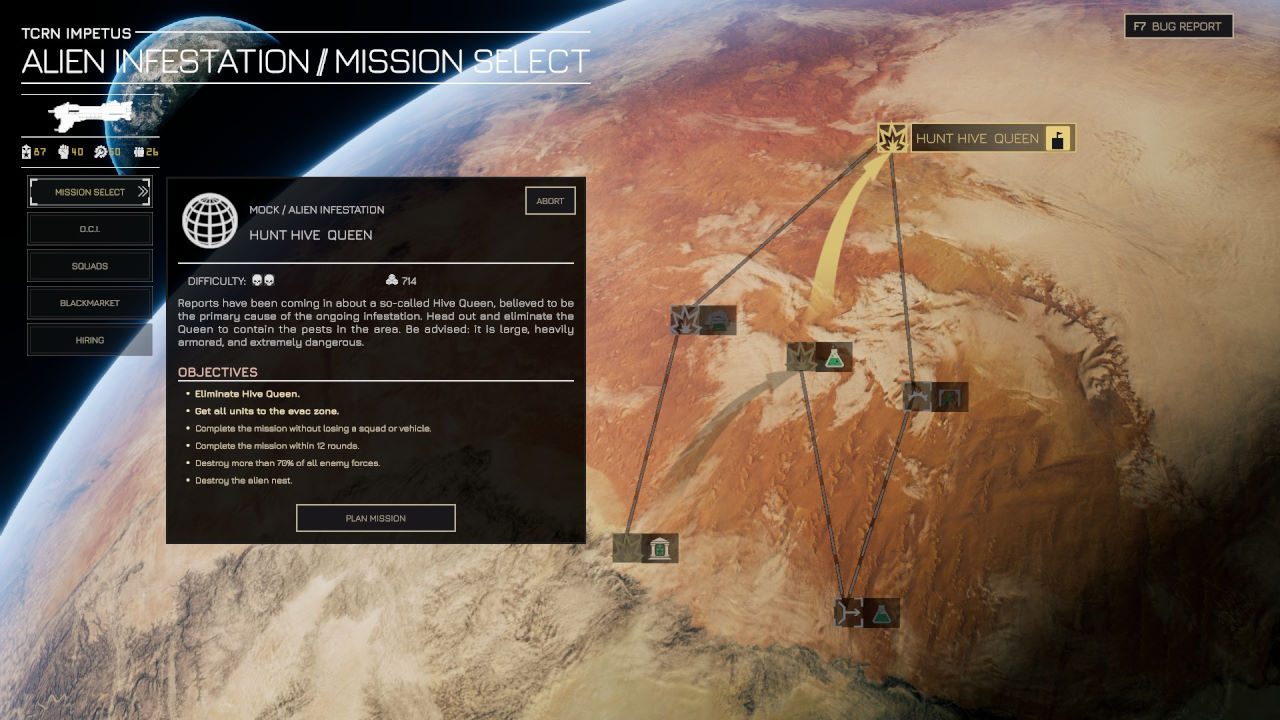The height and width of the screenshot is (720, 1280).
Task: Select the Hunt Hive Queen map node
Action: tap(975, 138)
